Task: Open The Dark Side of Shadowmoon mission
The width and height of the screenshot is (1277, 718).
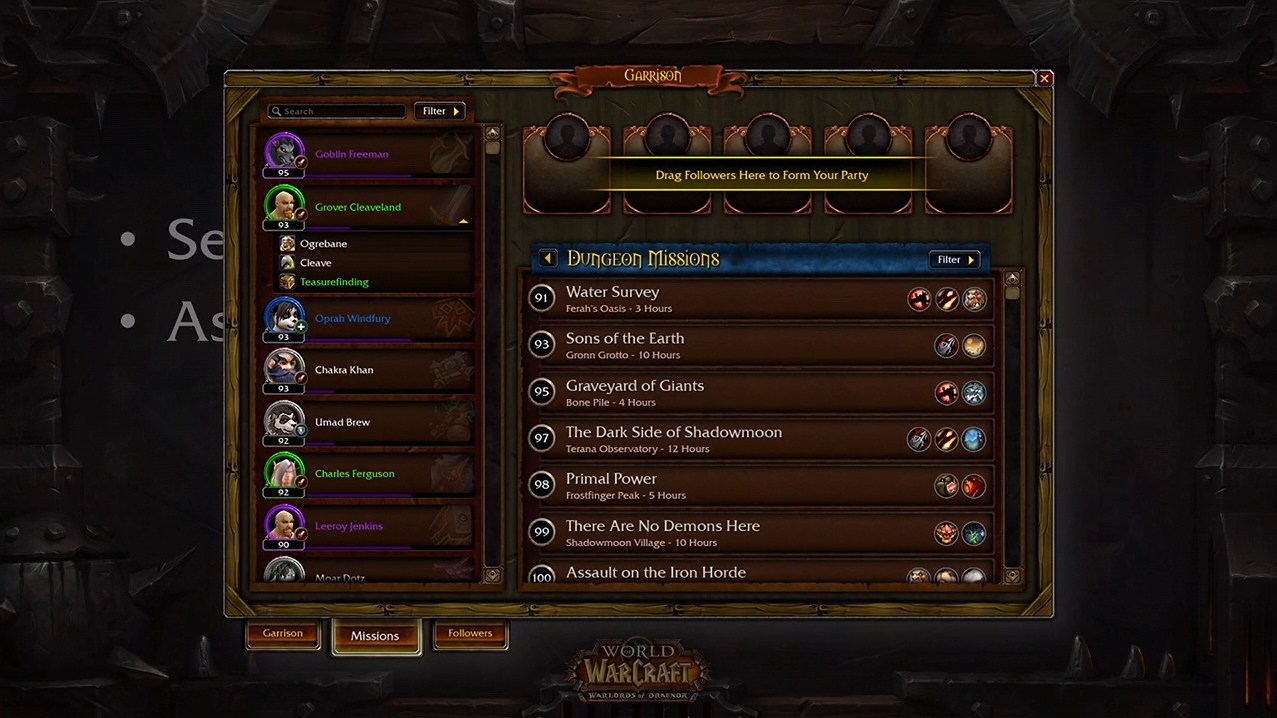Action: click(700, 439)
